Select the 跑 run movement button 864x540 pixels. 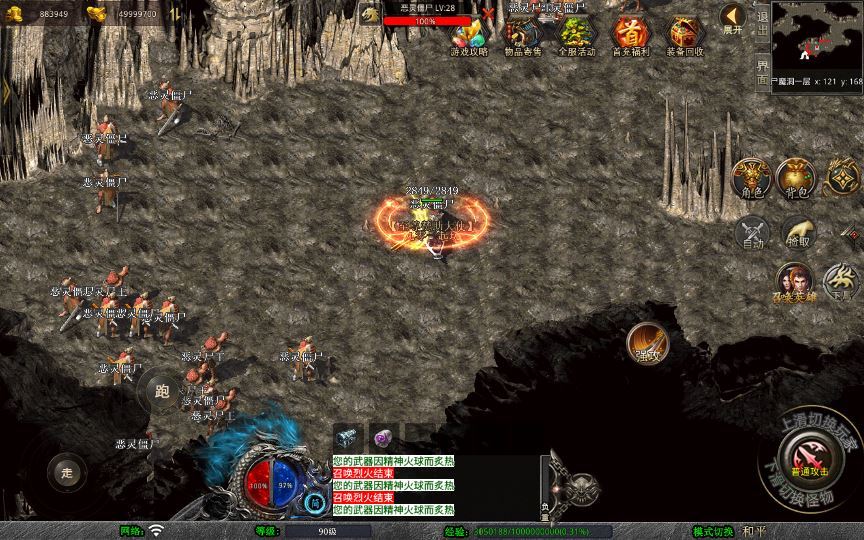coord(162,391)
